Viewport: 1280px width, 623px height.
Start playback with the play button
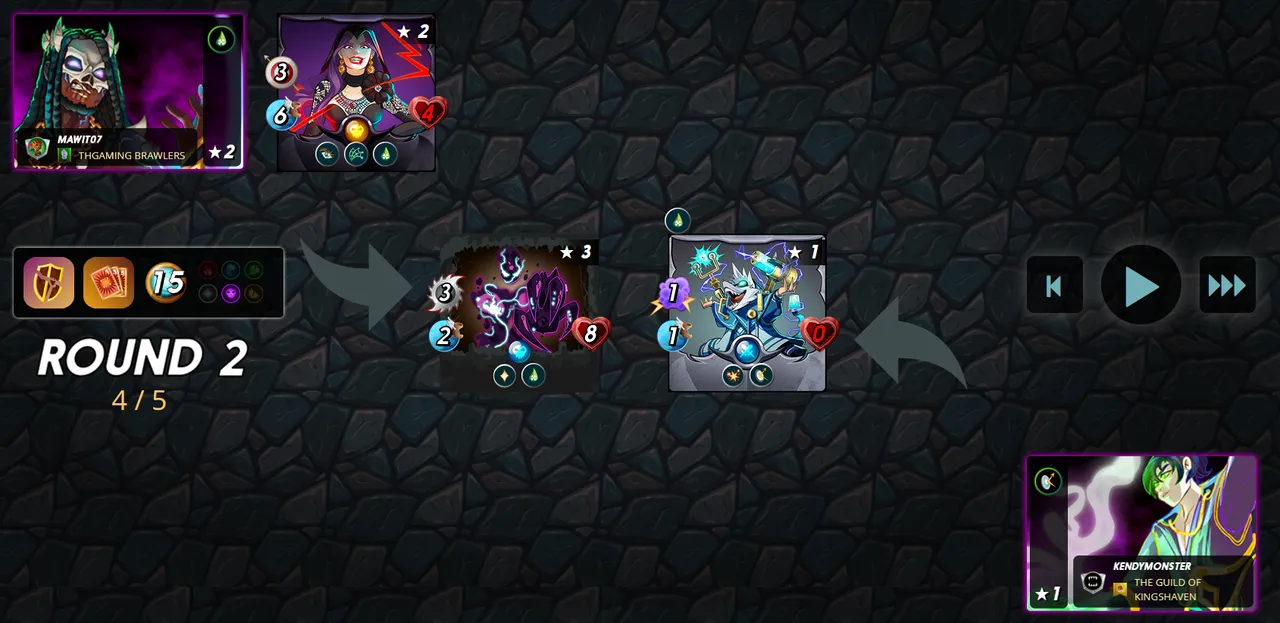click(x=1141, y=286)
